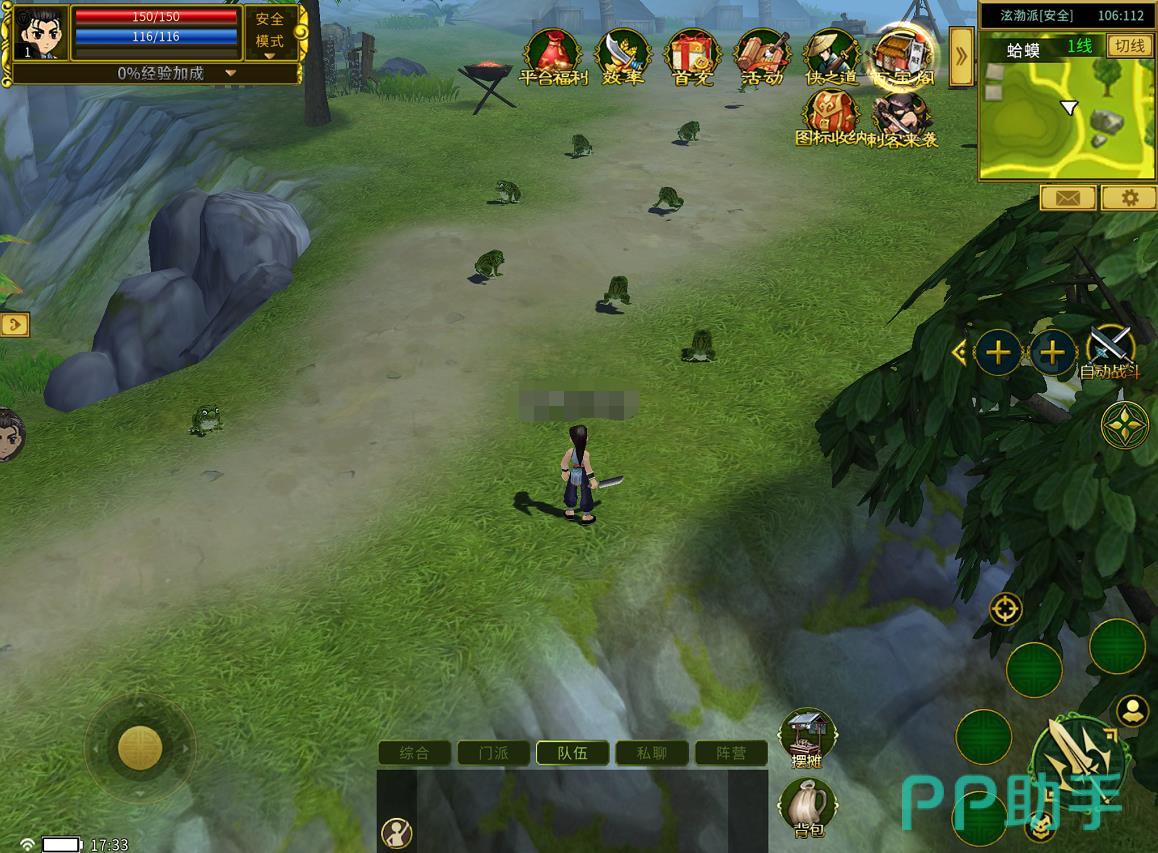1158x853 pixels.
Task: Open the 背包 backpack
Action: [x=807, y=806]
